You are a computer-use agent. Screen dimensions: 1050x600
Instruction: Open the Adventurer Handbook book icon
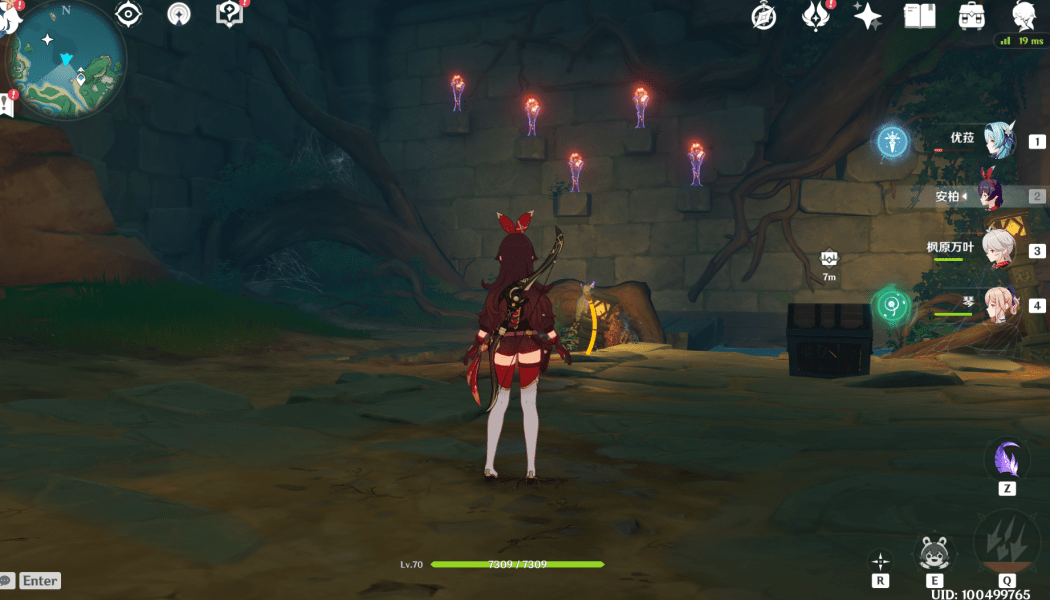click(x=918, y=16)
